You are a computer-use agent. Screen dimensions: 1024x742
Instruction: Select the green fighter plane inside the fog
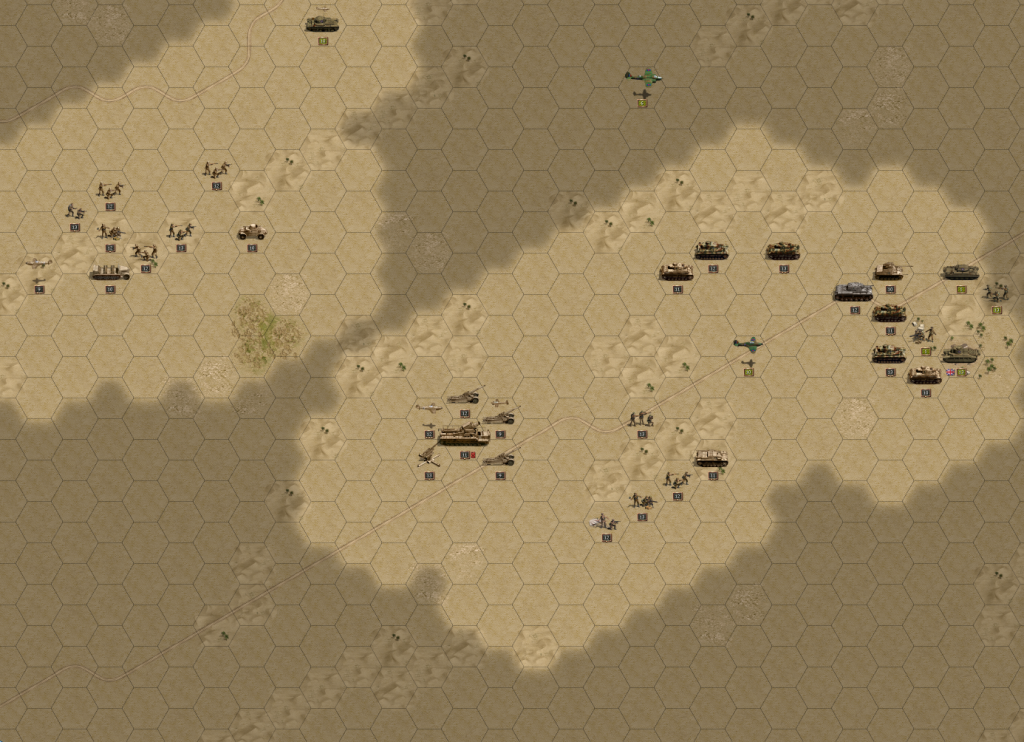click(x=643, y=75)
